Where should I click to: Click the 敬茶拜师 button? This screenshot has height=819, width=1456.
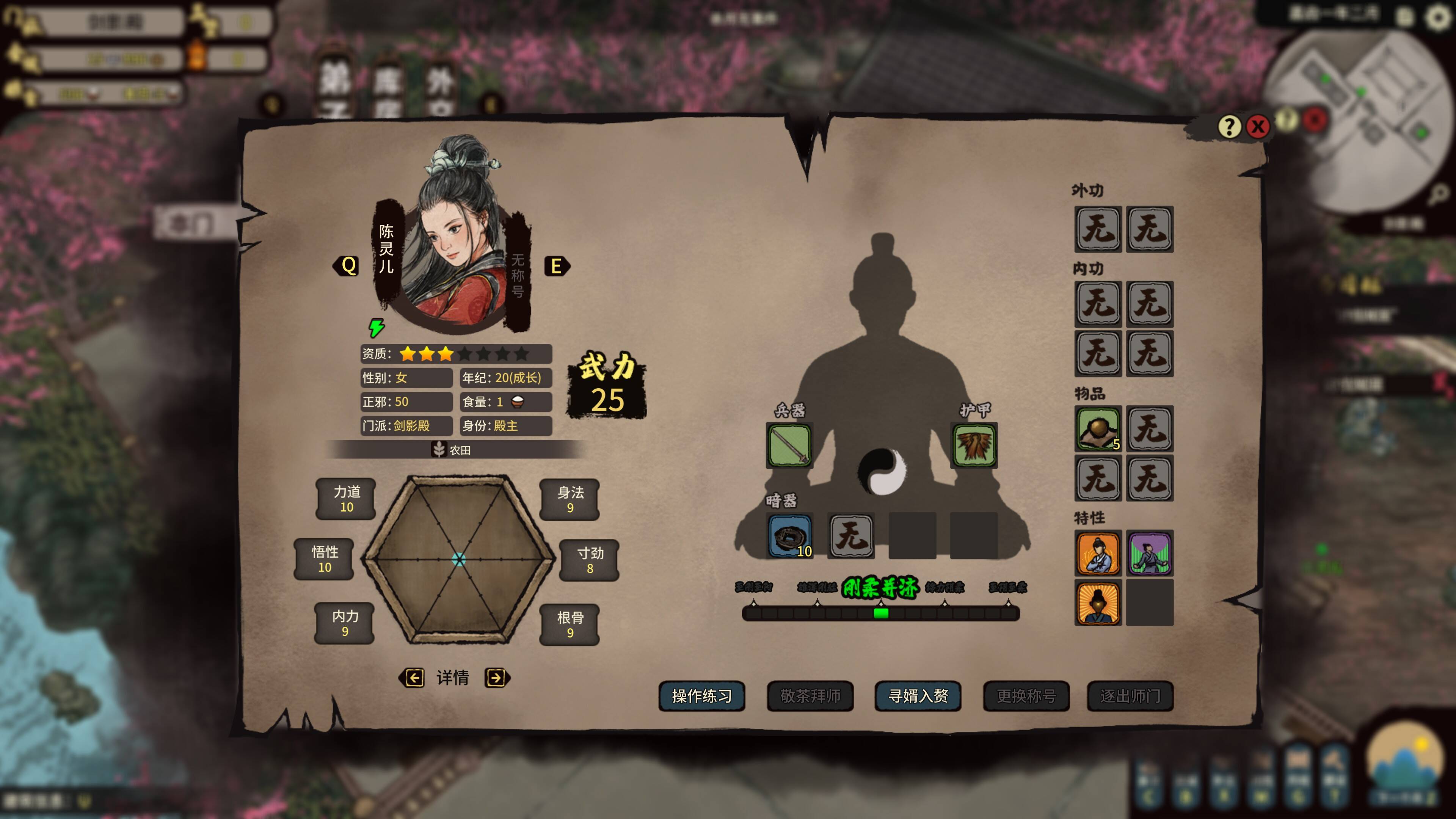pos(810,696)
